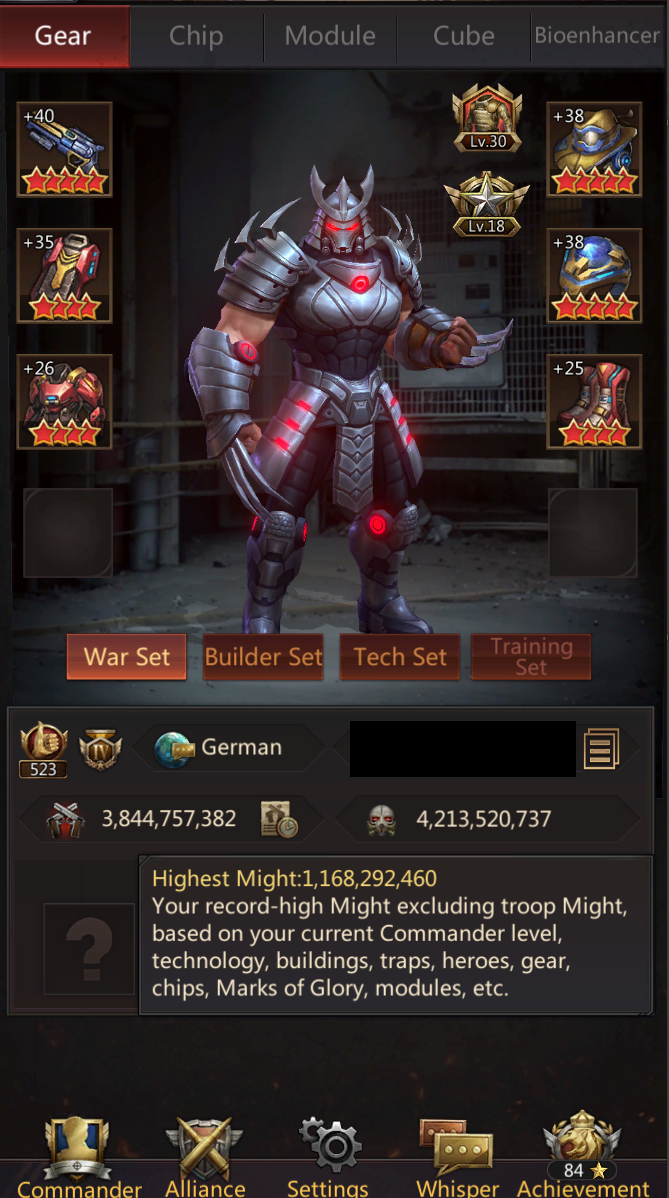
Task: Choose the Tech Set loadout
Action: pyautogui.click(x=400, y=657)
